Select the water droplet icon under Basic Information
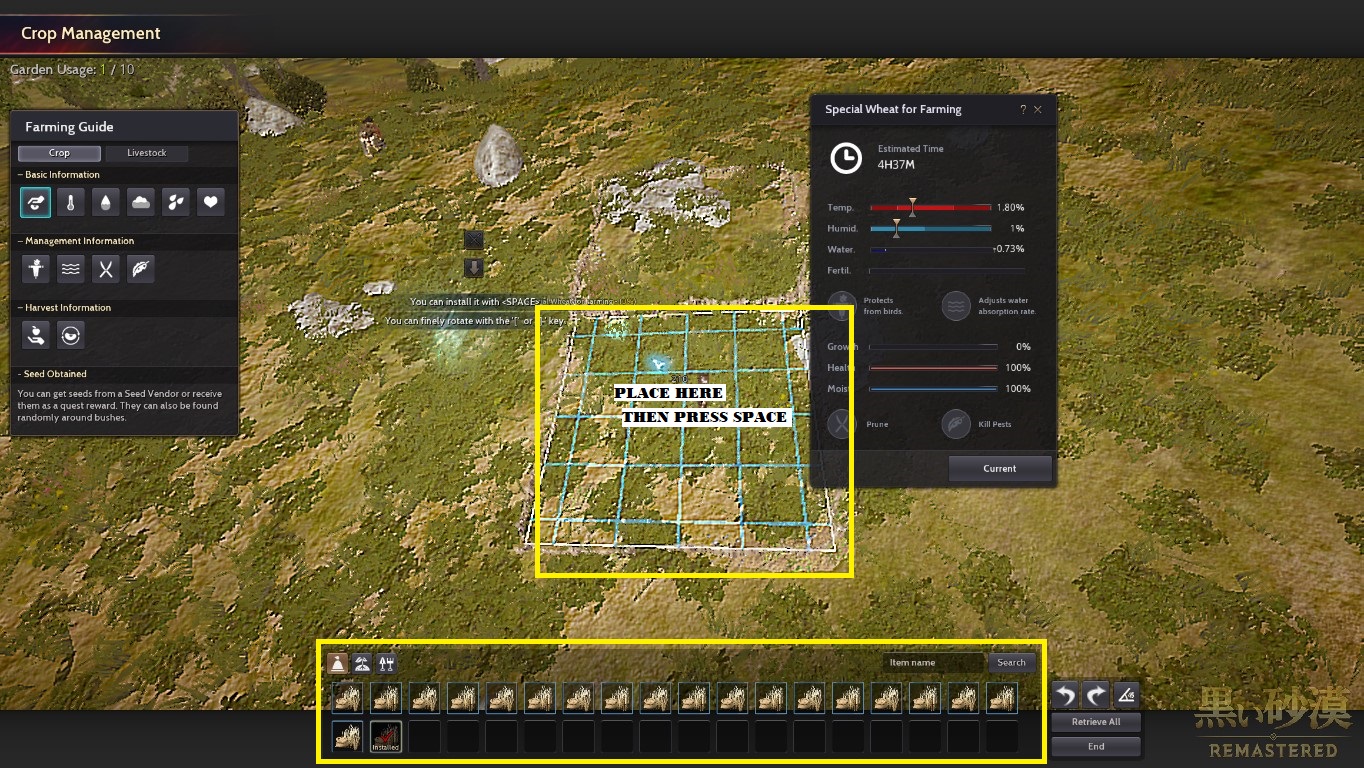 [105, 202]
